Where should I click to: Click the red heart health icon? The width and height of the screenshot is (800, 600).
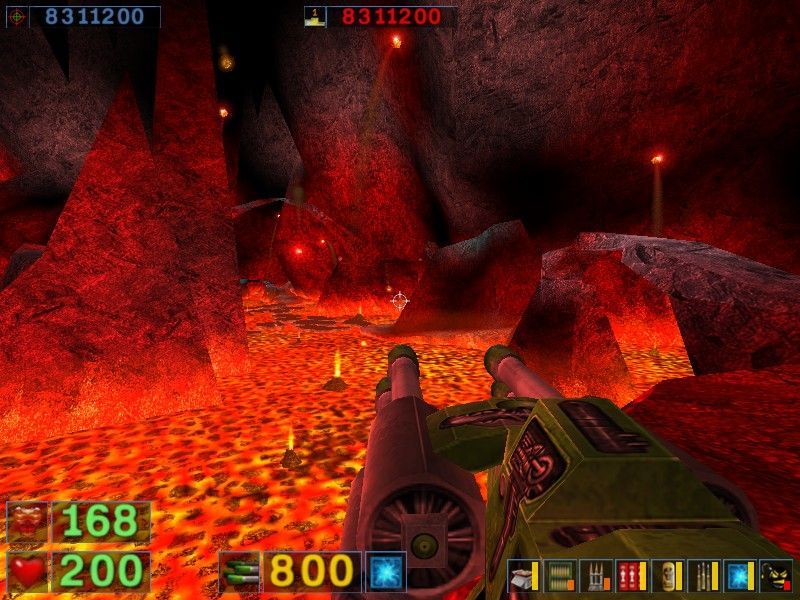point(26,571)
